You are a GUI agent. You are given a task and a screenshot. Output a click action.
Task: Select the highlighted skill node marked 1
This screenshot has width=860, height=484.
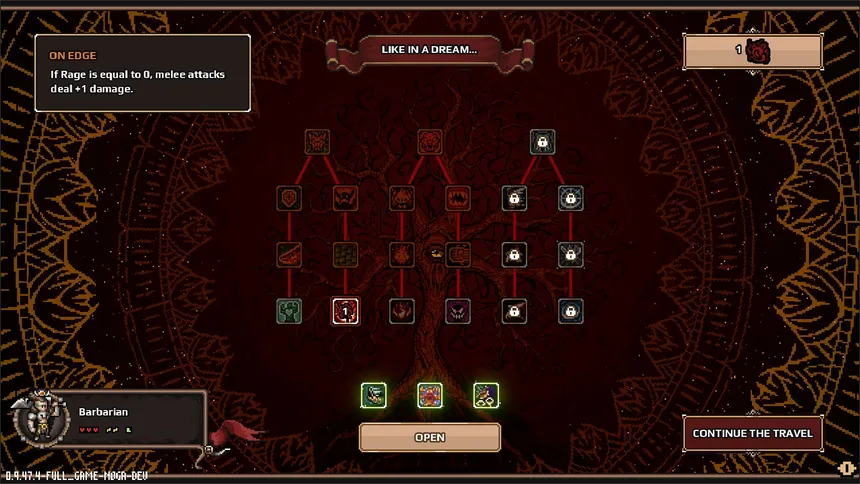click(345, 311)
